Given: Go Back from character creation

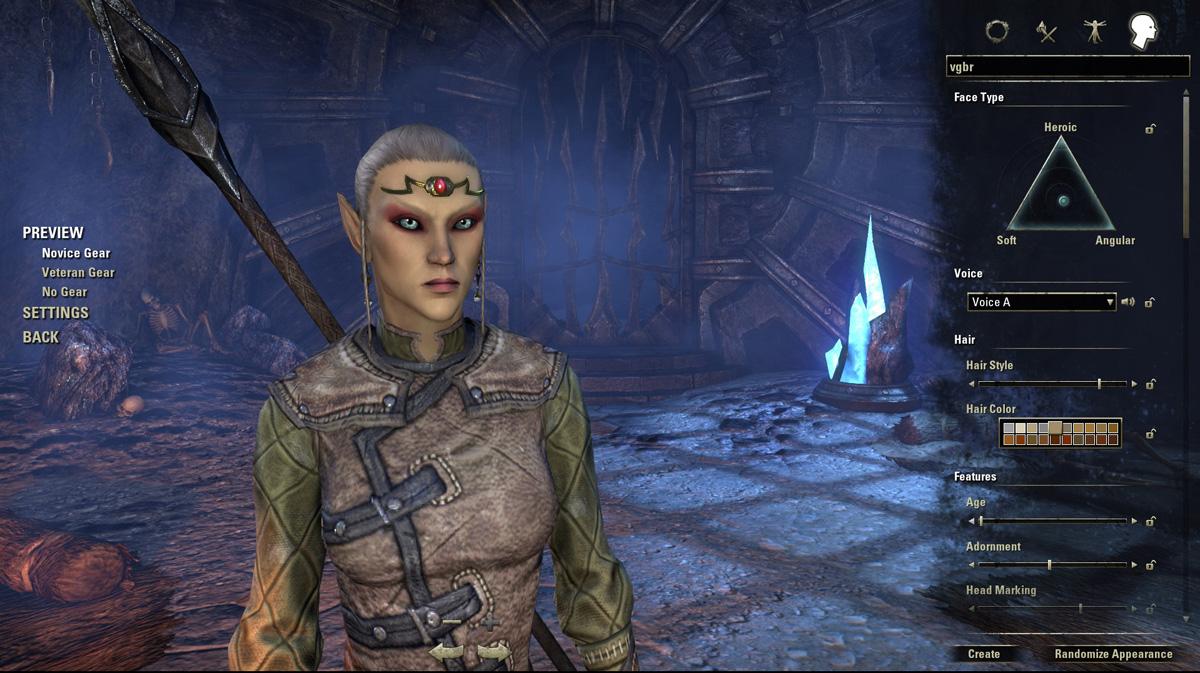Looking at the screenshot, I should [x=41, y=337].
